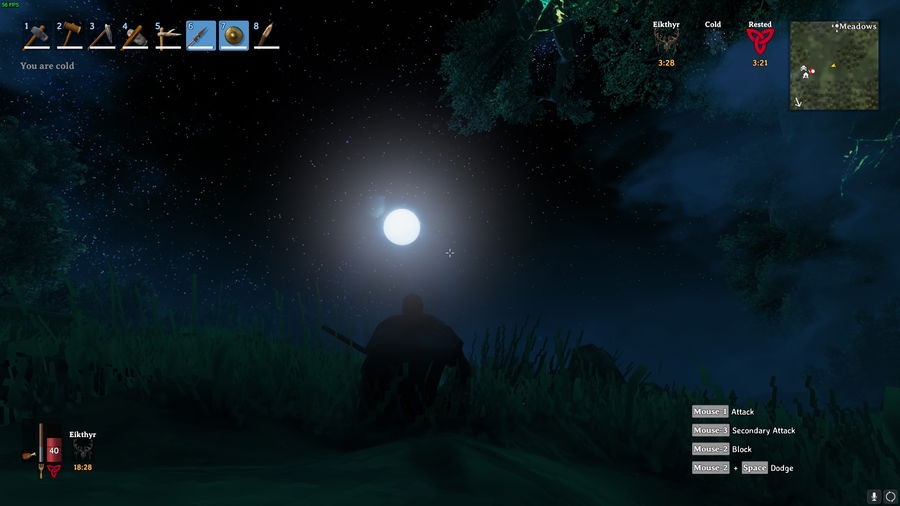Activate the Eikthyr power icon showing 18:28
The image size is (900, 506).
[82, 451]
